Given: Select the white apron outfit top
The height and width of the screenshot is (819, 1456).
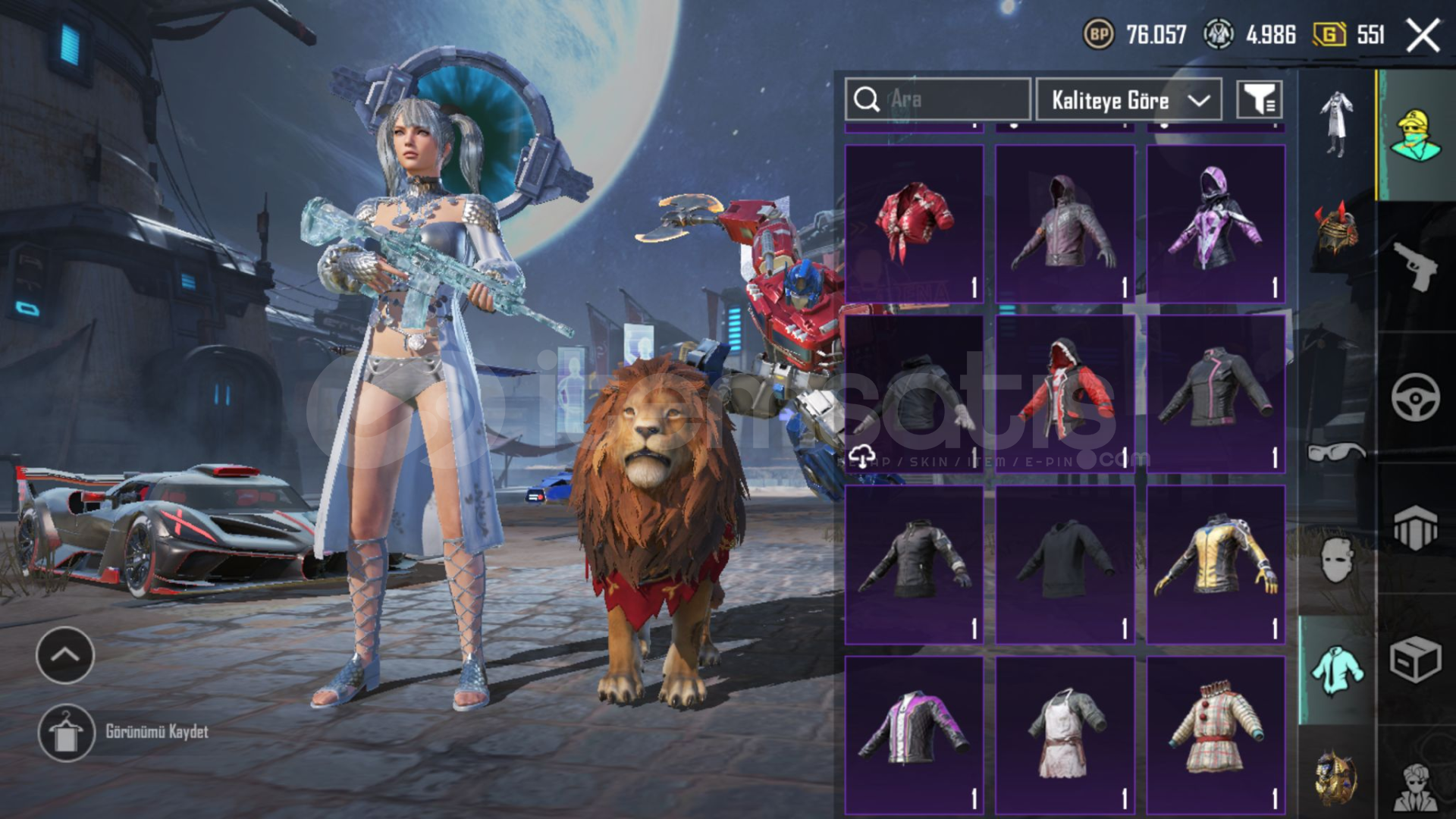Looking at the screenshot, I should pyautogui.click(x=1065, y=735).
